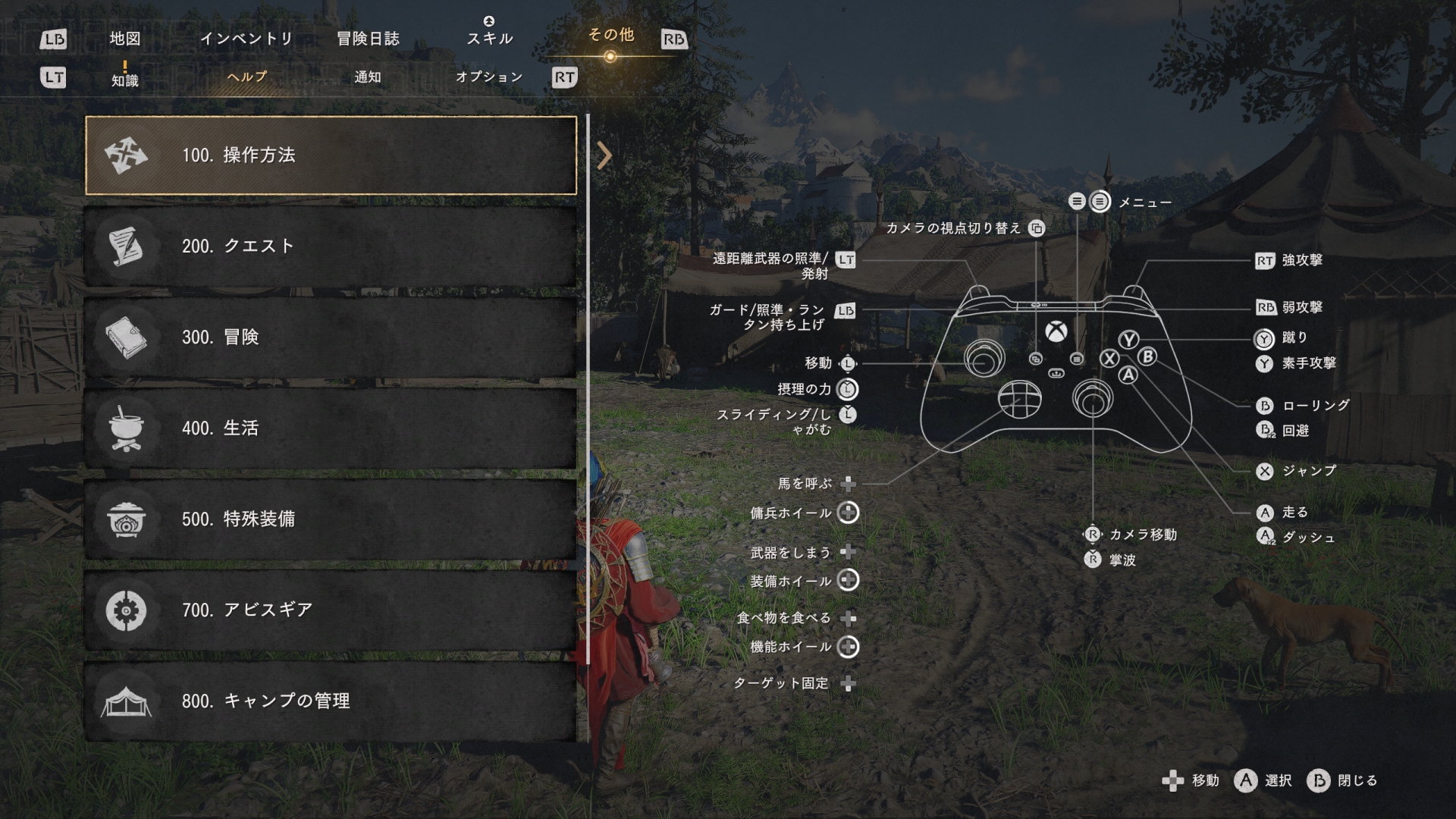Select the 操作方法 crossed-arrows icon
This screenshot has width=1456, height=819.
[x=127, y=154]
